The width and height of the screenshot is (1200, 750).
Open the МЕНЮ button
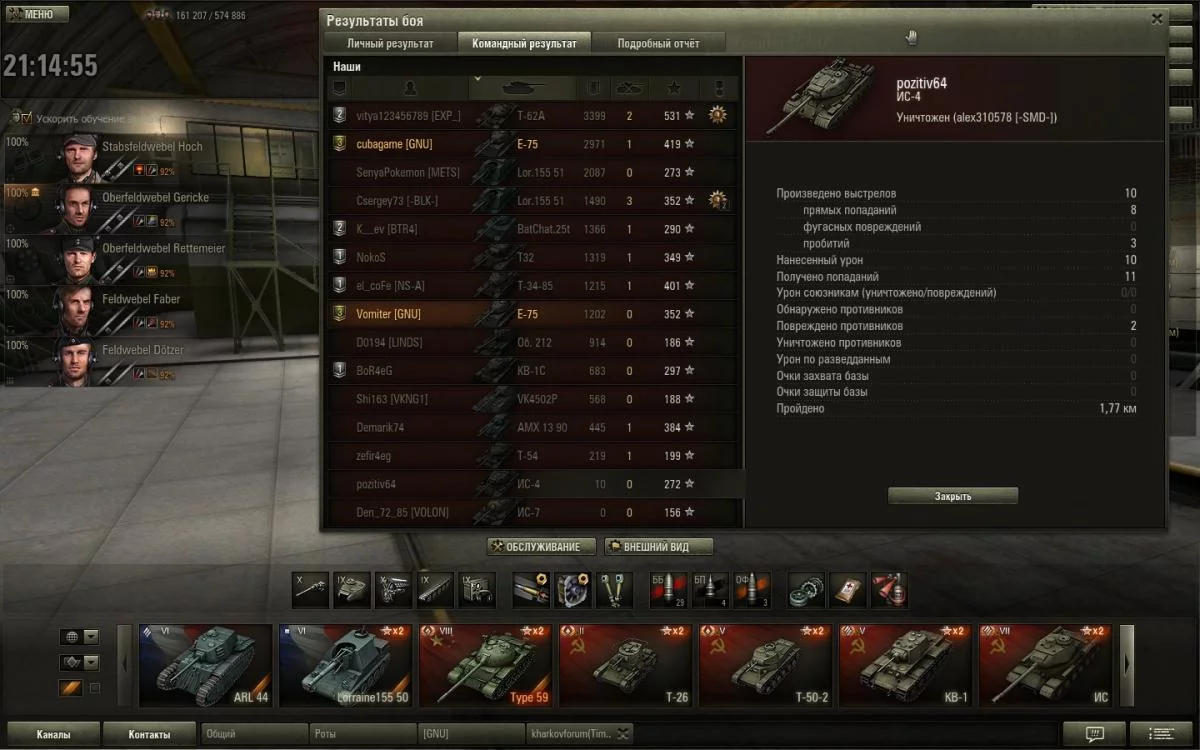pos(36,15)
